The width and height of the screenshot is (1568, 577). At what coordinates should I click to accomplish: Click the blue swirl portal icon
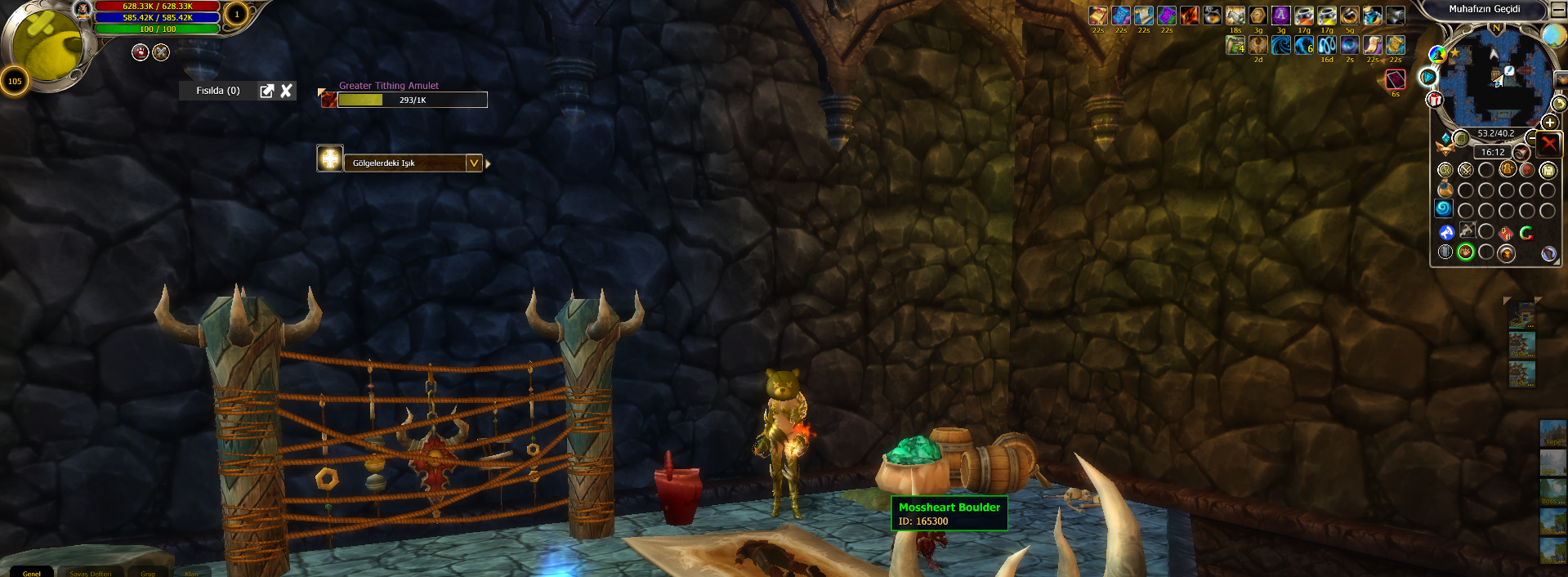[1445, 209]
